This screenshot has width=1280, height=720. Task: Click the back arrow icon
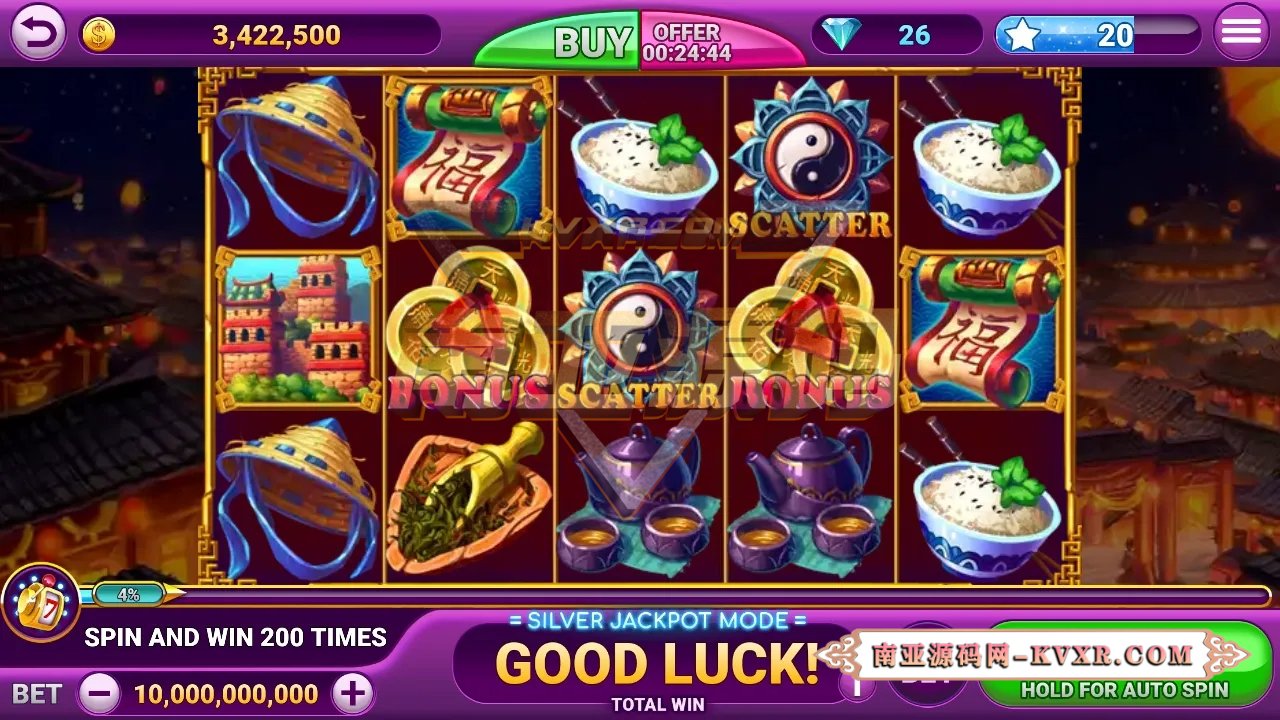click(x=37, y=33)
